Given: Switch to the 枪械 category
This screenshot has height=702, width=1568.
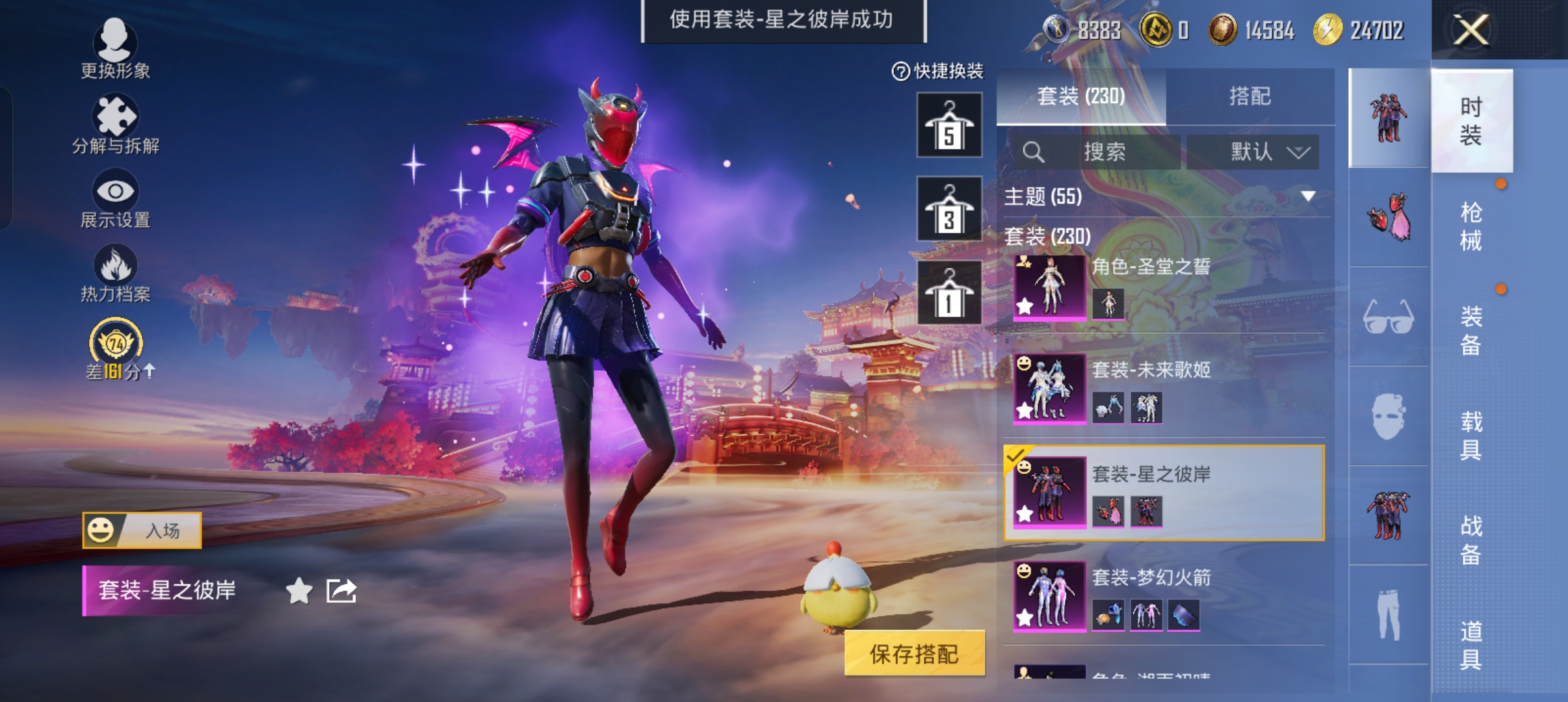Looking at the screenshot, I should pyautogui.click(x=1470, y=226).
